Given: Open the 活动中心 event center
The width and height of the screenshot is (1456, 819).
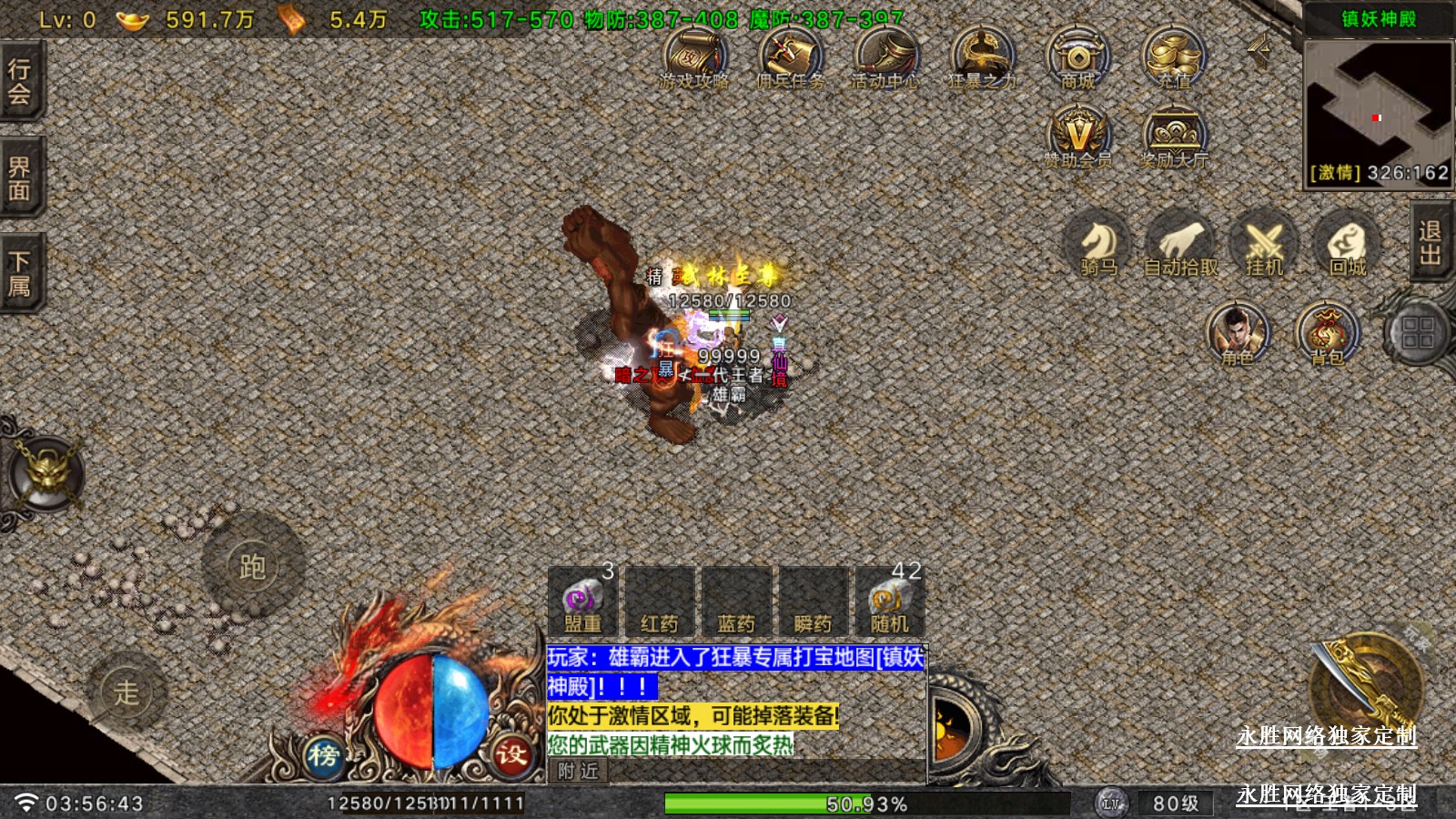Looking at the screenshot, I should [885, 57].
